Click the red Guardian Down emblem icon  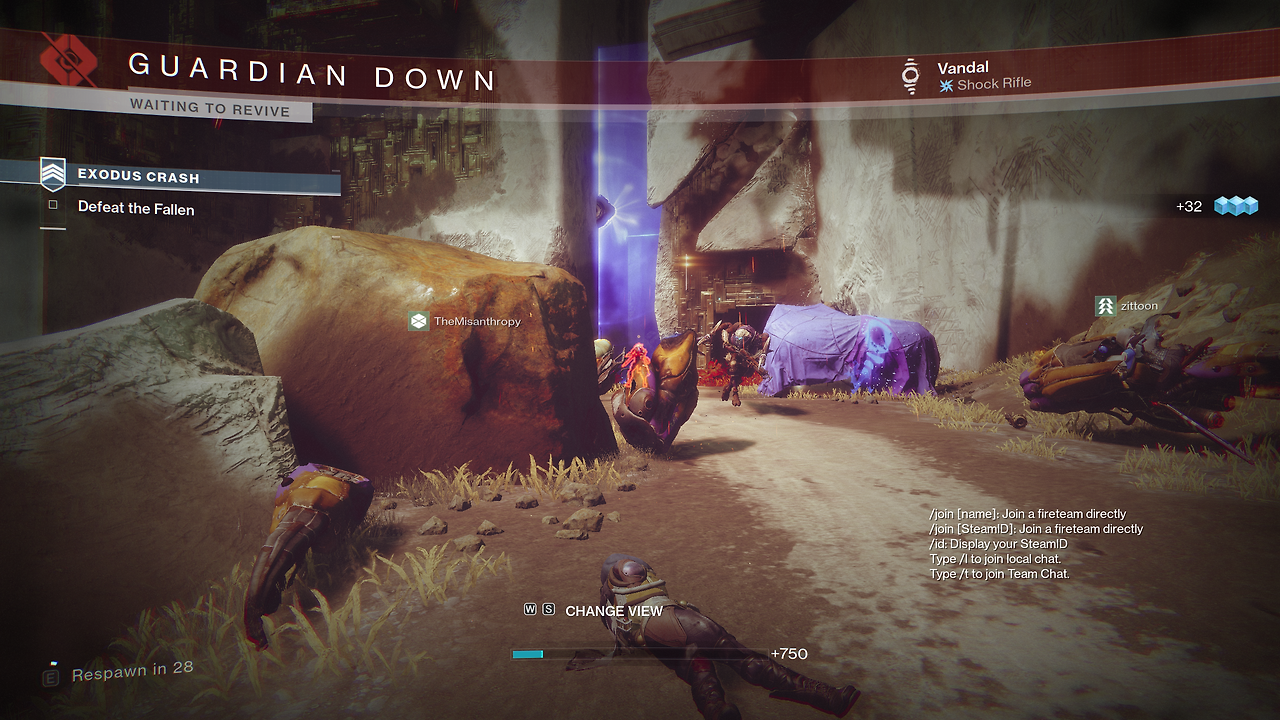coord(68,60)
